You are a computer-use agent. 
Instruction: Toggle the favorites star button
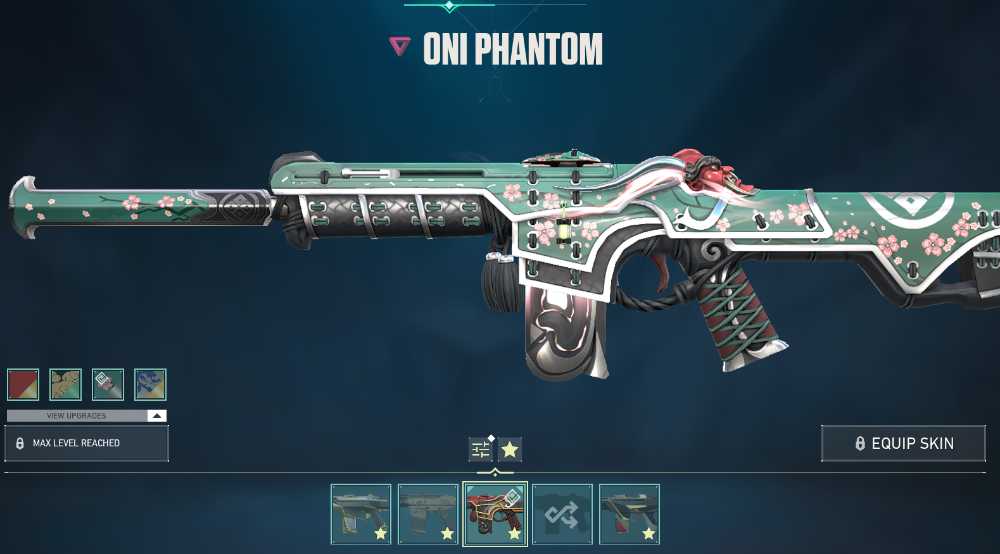510,449
